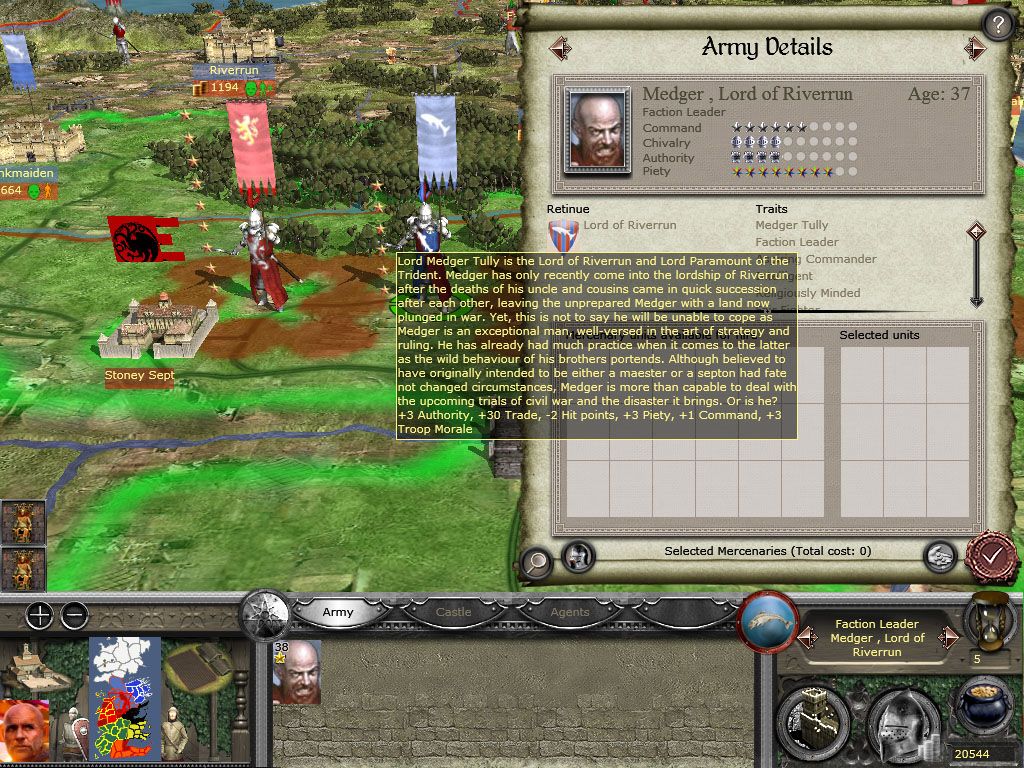
Task: Click the campaign minimap
Action: click(x=126, y=695)
